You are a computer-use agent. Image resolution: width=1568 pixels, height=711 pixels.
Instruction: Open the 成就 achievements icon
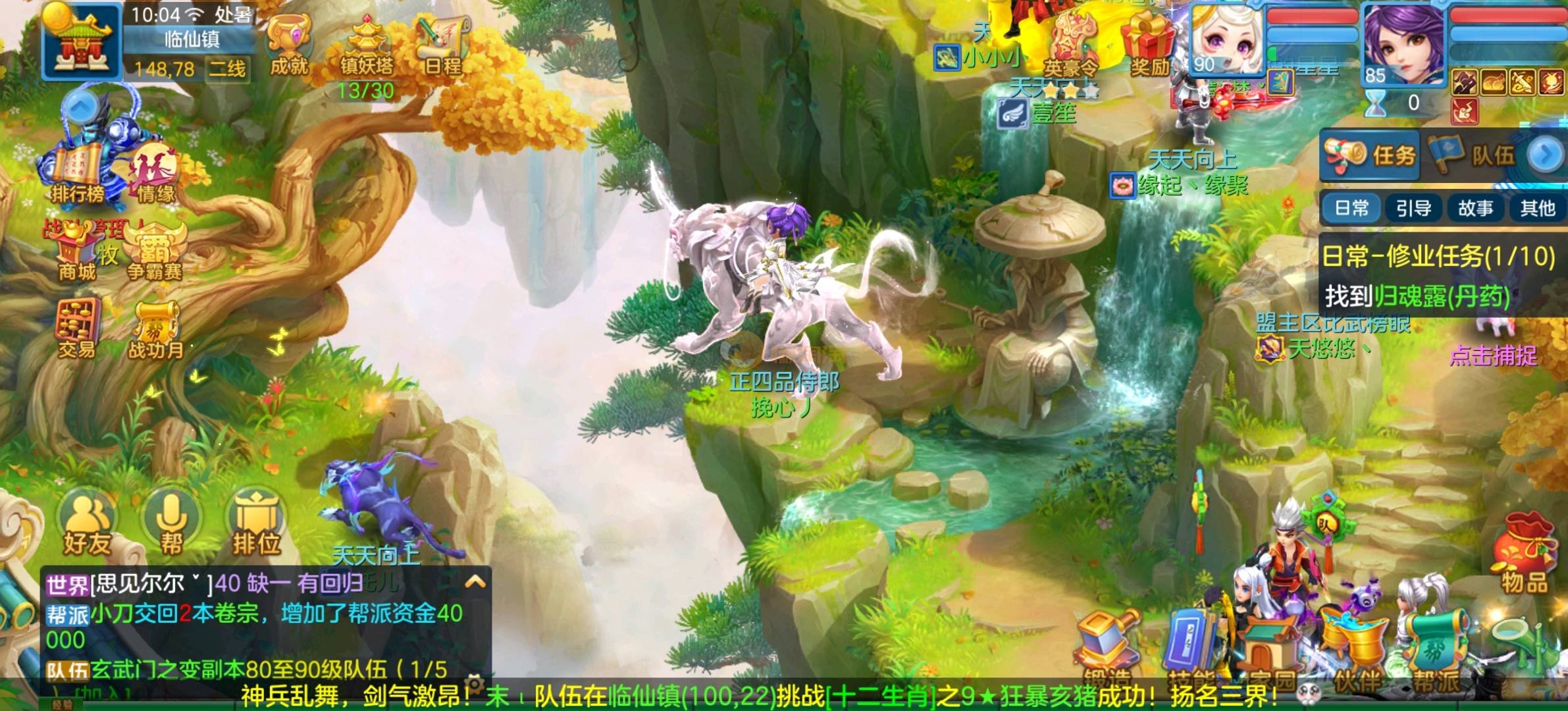tap(289, 45)
